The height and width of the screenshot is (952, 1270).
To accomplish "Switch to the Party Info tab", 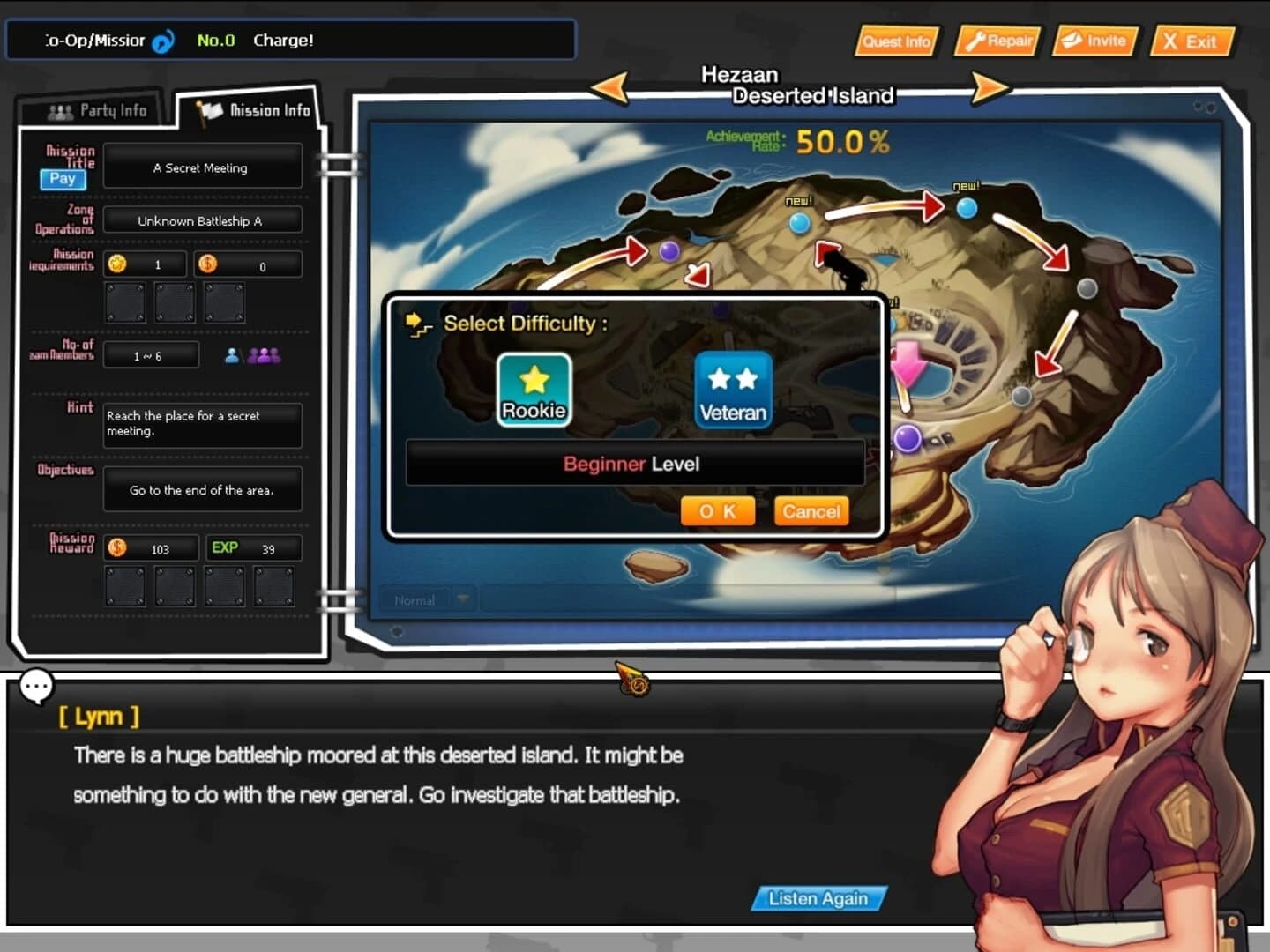I will click(100, 109).
